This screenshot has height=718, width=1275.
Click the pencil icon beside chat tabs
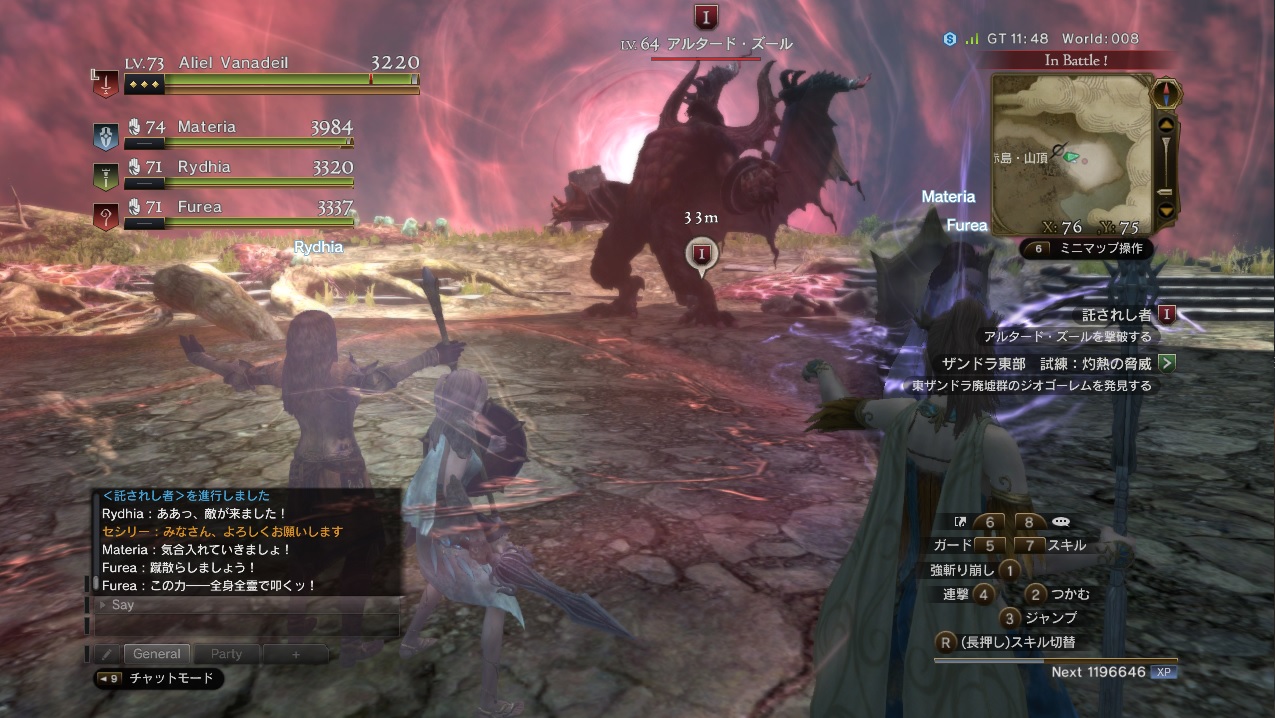click(107, 654)
